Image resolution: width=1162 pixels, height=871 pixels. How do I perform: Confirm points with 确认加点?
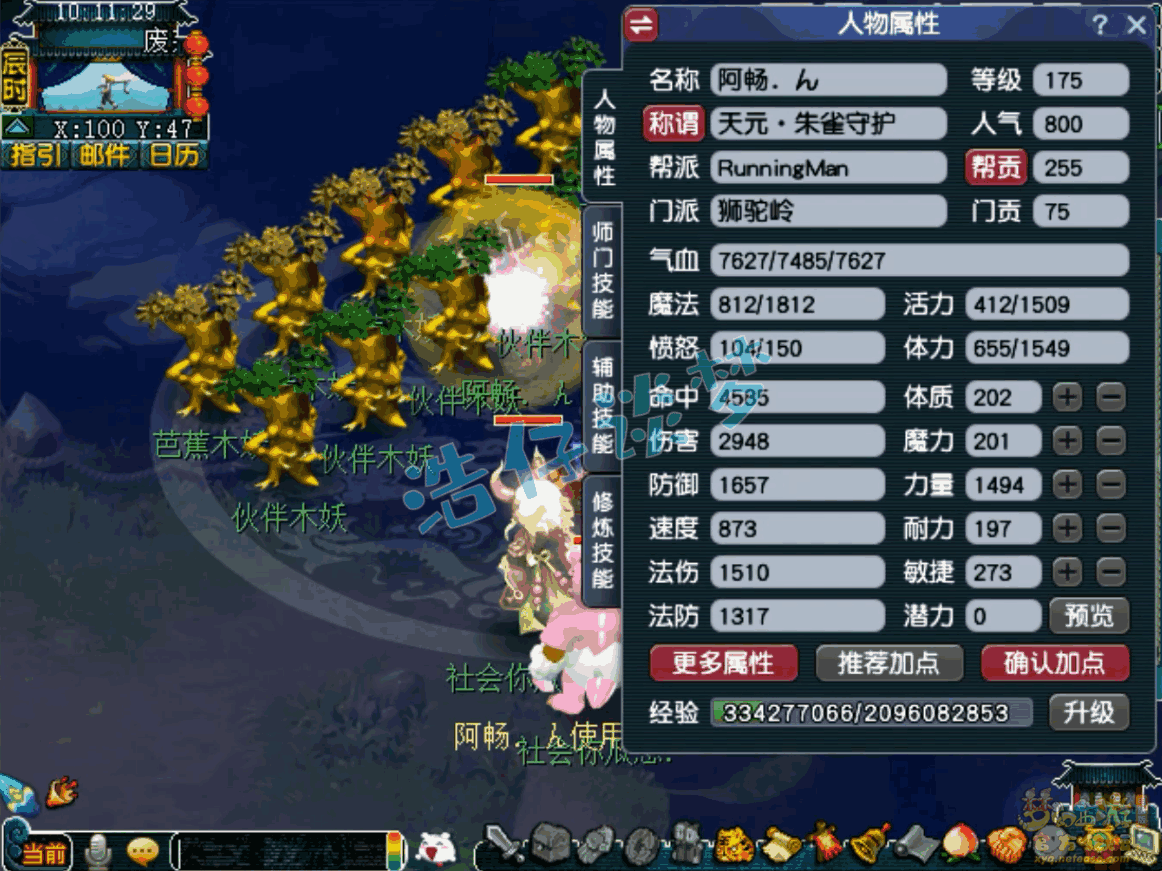(x=1054, y=663)
